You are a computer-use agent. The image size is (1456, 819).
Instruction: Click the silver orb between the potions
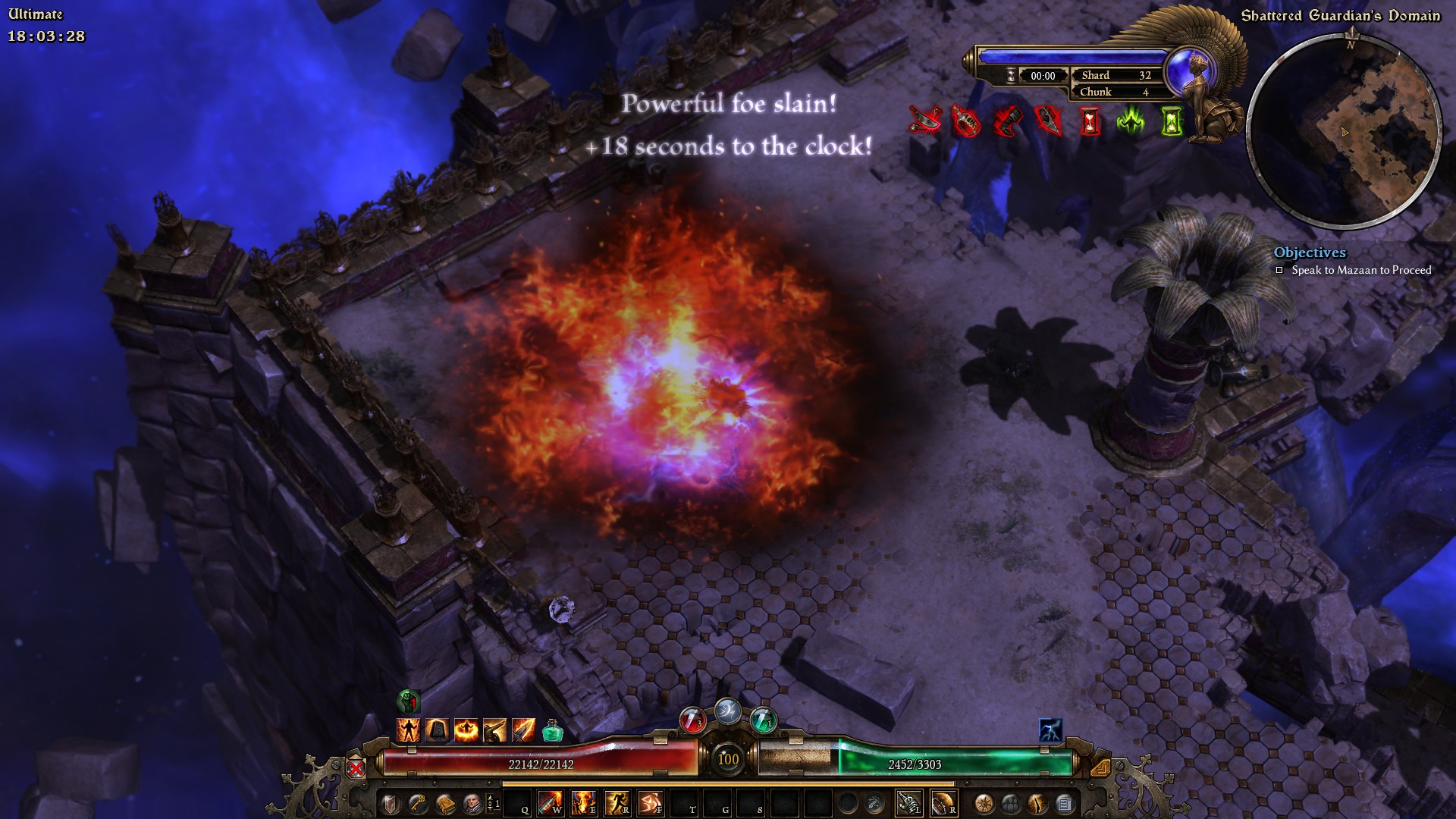[727, 711]
